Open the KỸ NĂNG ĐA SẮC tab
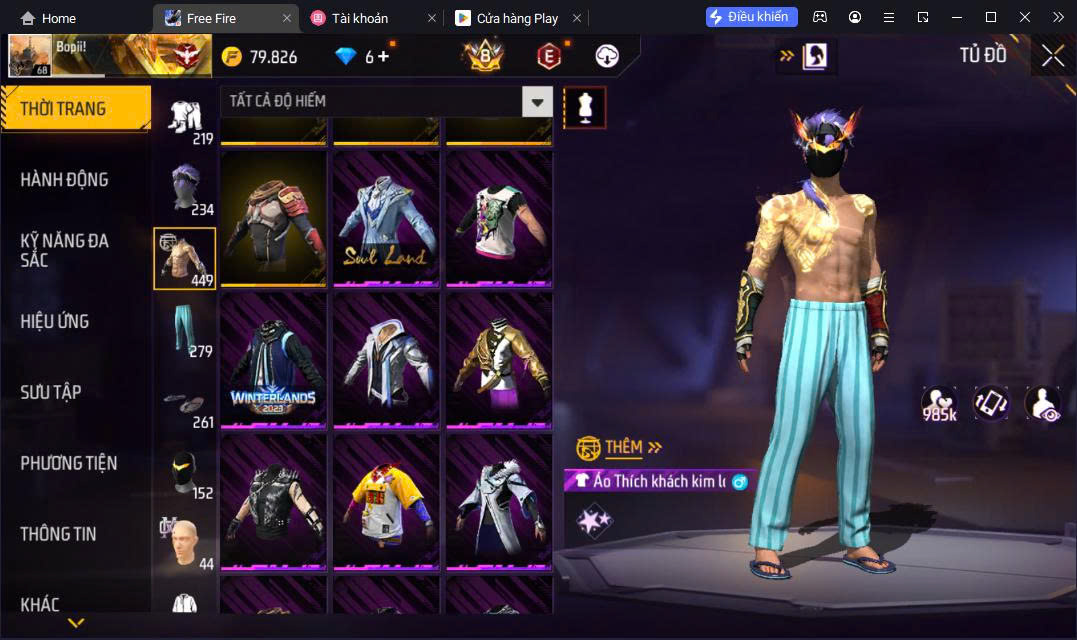The height and width of the screenshot is (640, 1077). pos(65,250)
